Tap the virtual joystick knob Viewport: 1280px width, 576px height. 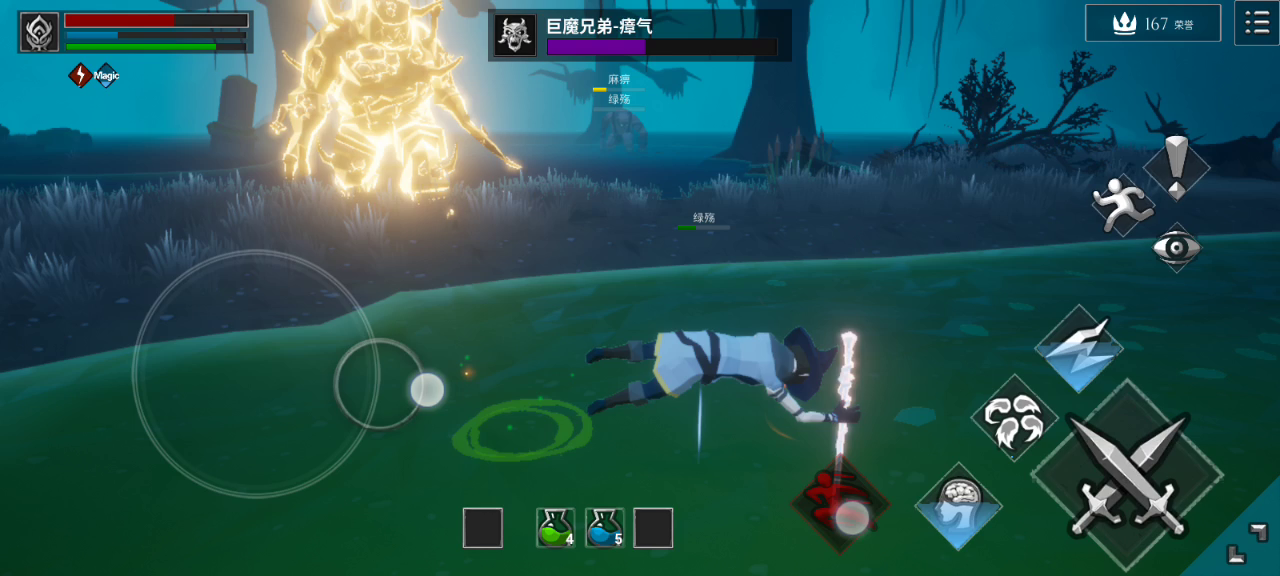click(x=427, y=389)
